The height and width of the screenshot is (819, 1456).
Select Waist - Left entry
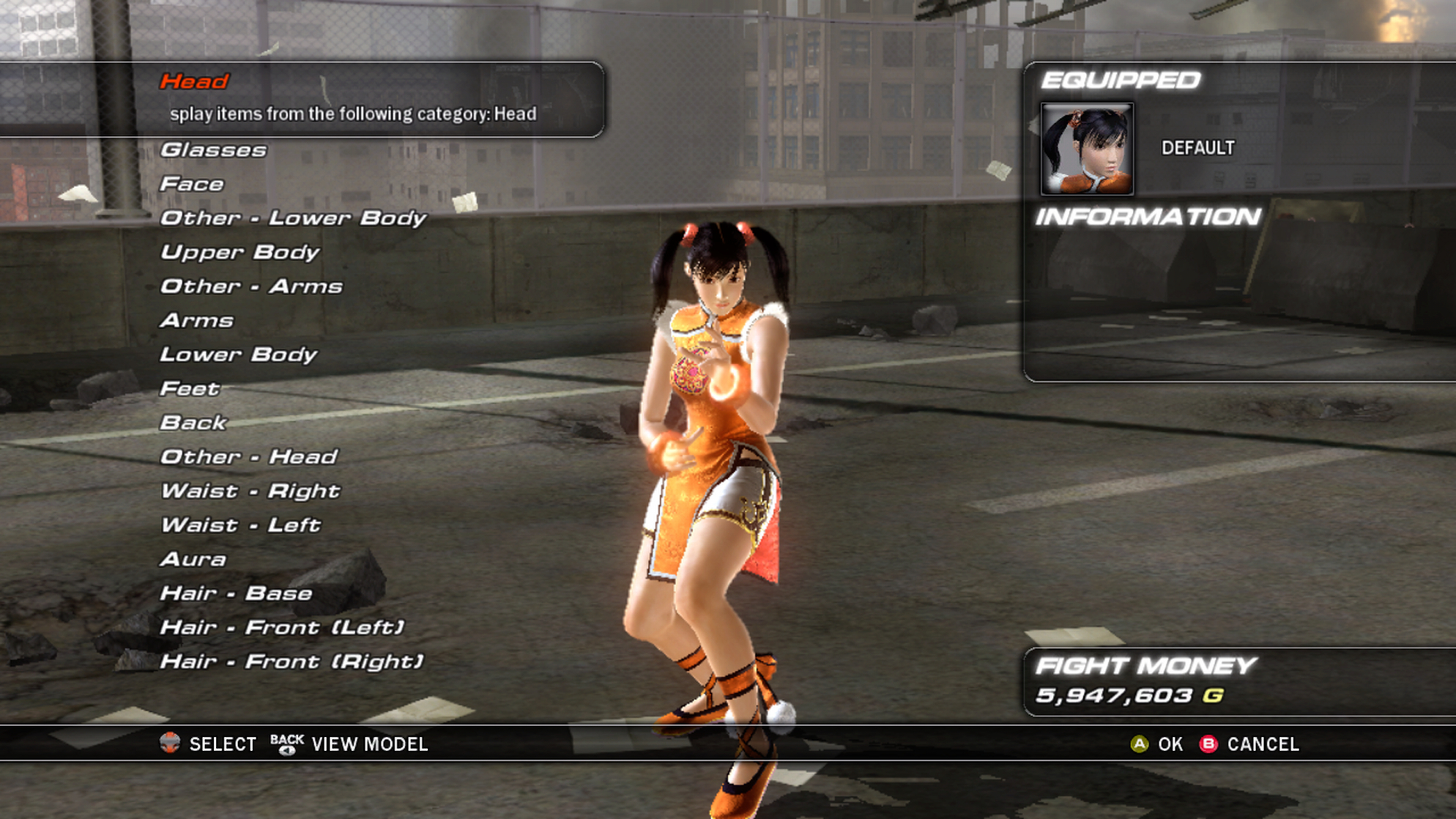240,525
